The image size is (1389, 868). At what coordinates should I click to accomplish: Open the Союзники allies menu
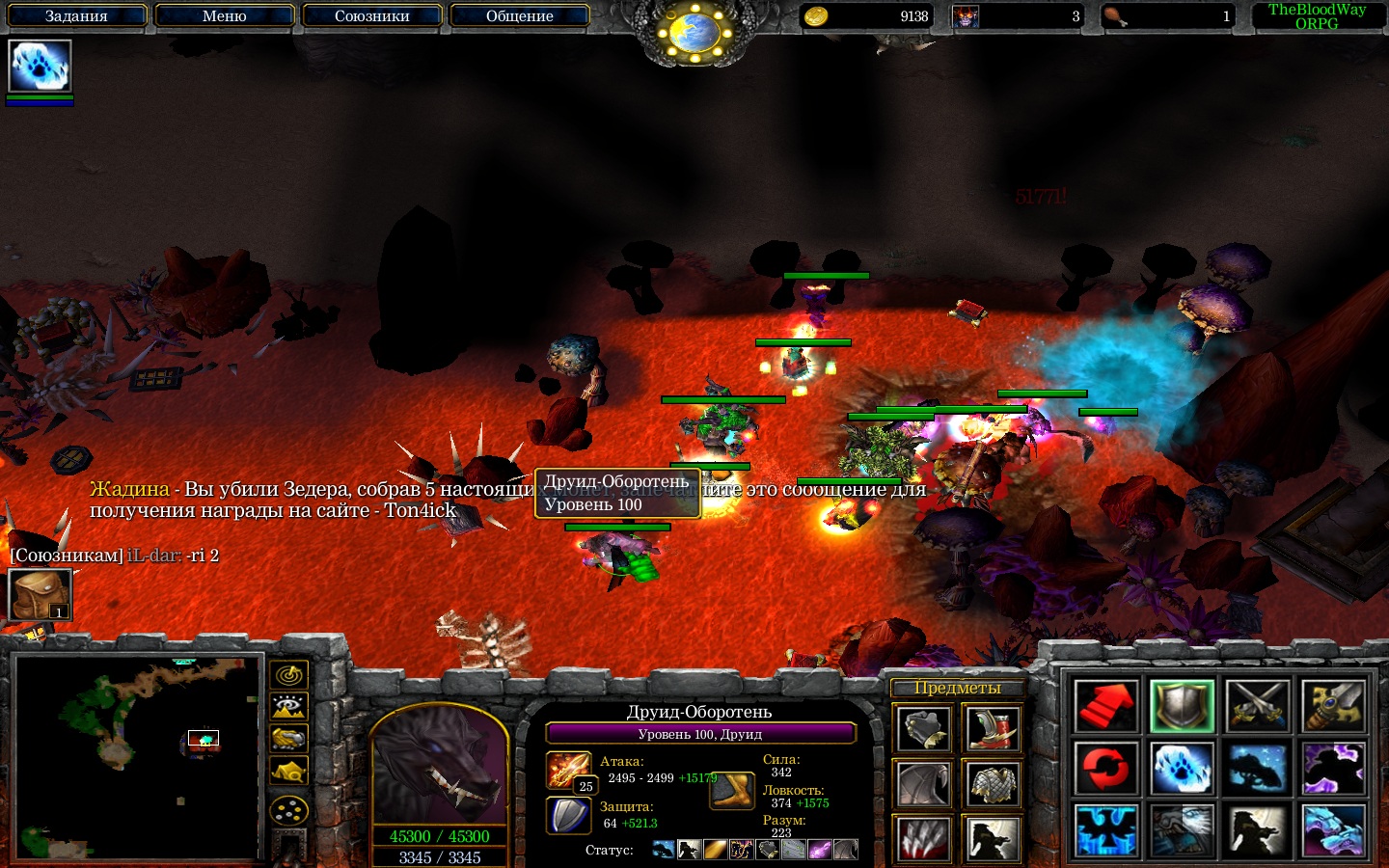tap(371, 15)
